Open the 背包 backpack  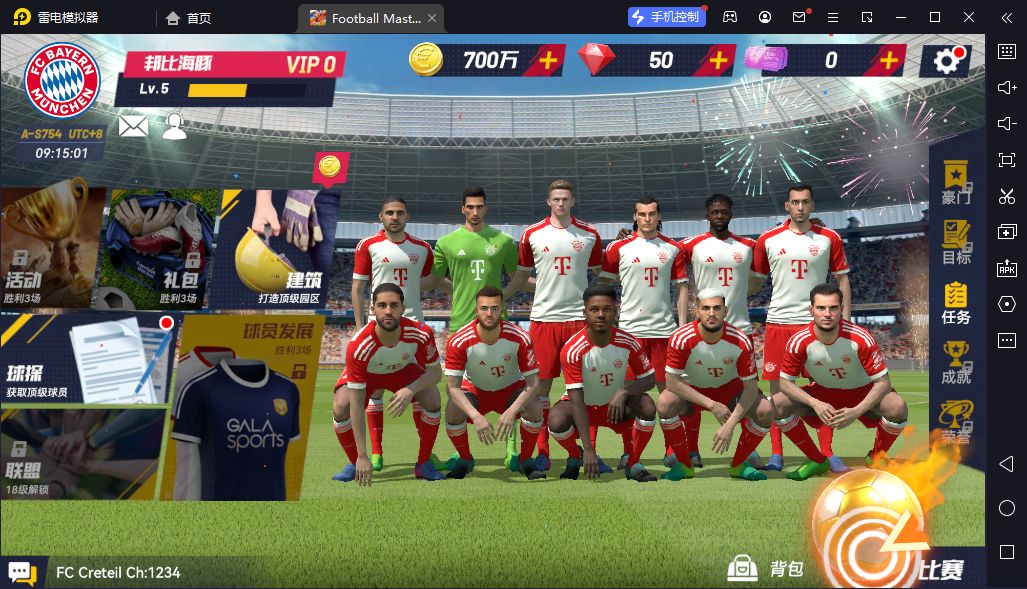(765, 569)
